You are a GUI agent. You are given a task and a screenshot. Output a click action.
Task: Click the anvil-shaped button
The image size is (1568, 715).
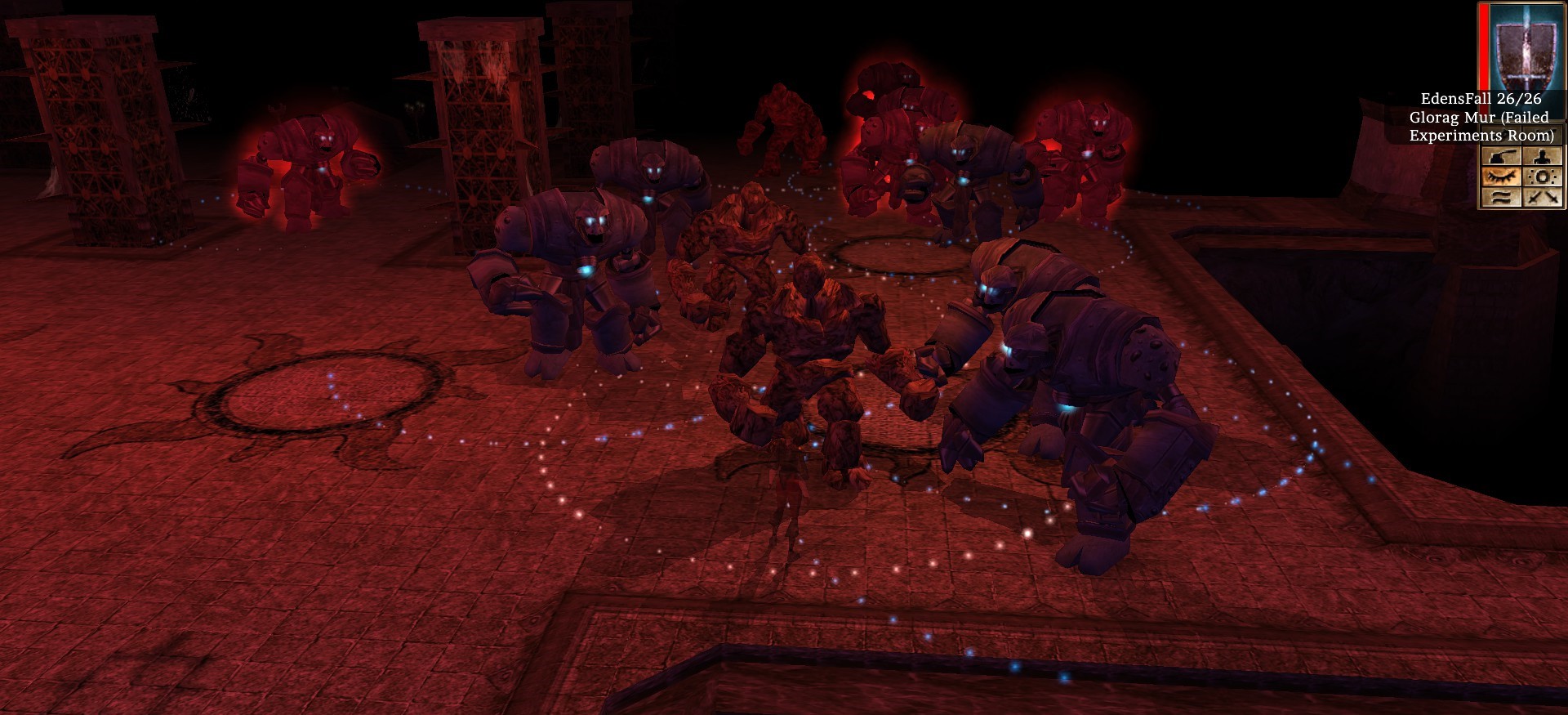pyautogui.click(x=1501, y=157)
